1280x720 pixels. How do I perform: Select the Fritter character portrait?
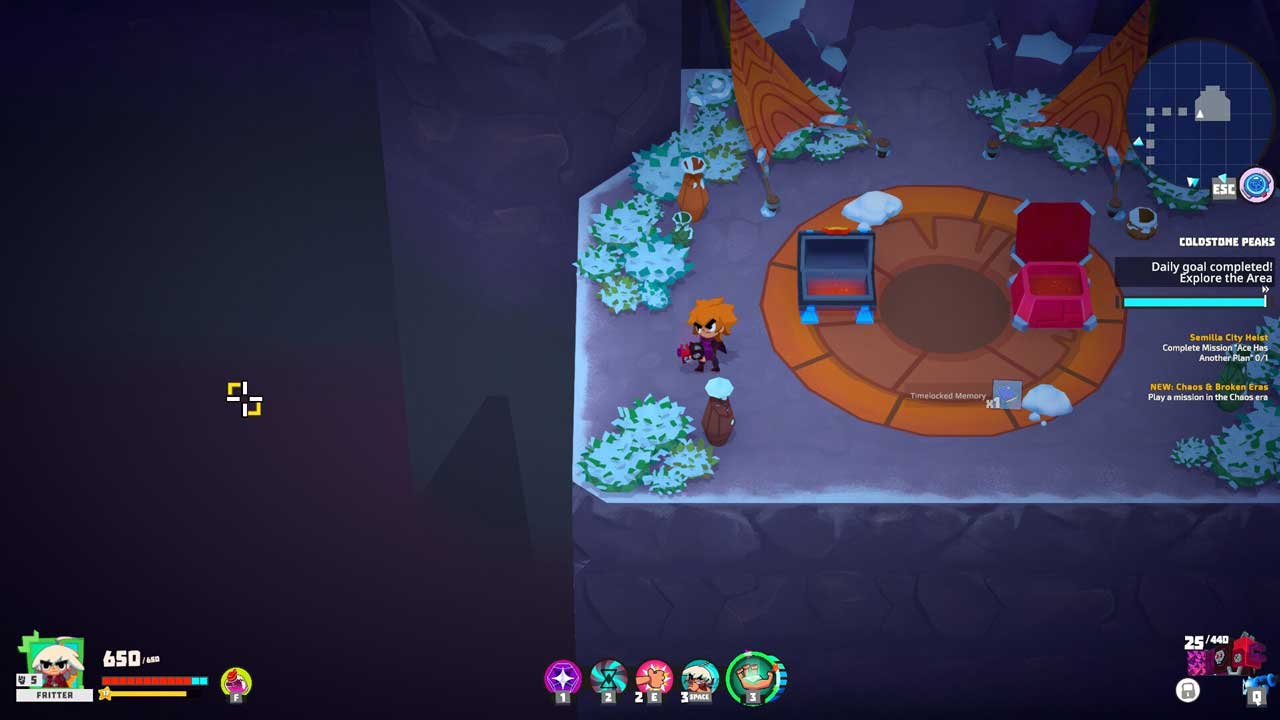pos(53,663)
